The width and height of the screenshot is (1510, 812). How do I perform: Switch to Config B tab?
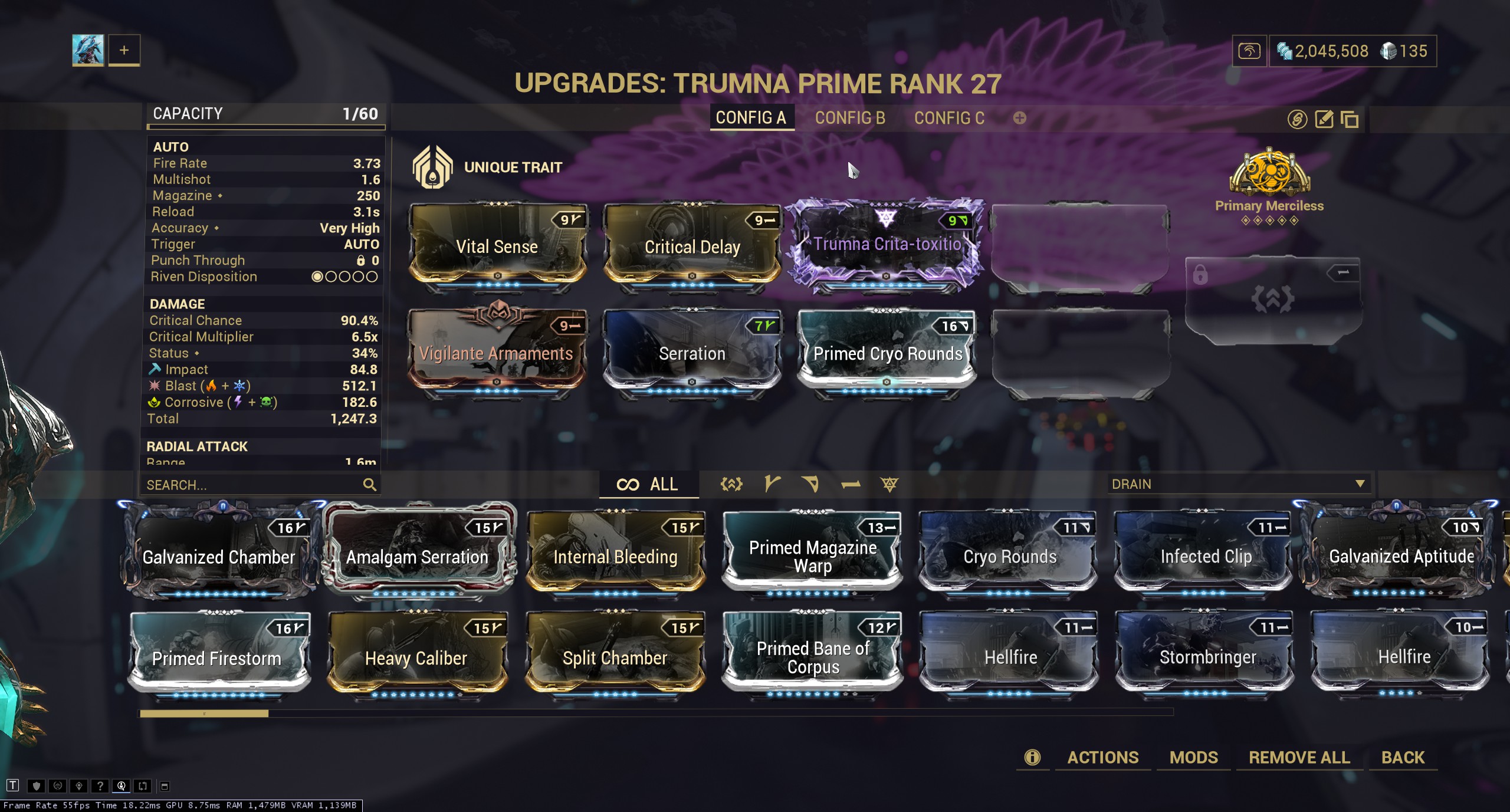point(849,118)
